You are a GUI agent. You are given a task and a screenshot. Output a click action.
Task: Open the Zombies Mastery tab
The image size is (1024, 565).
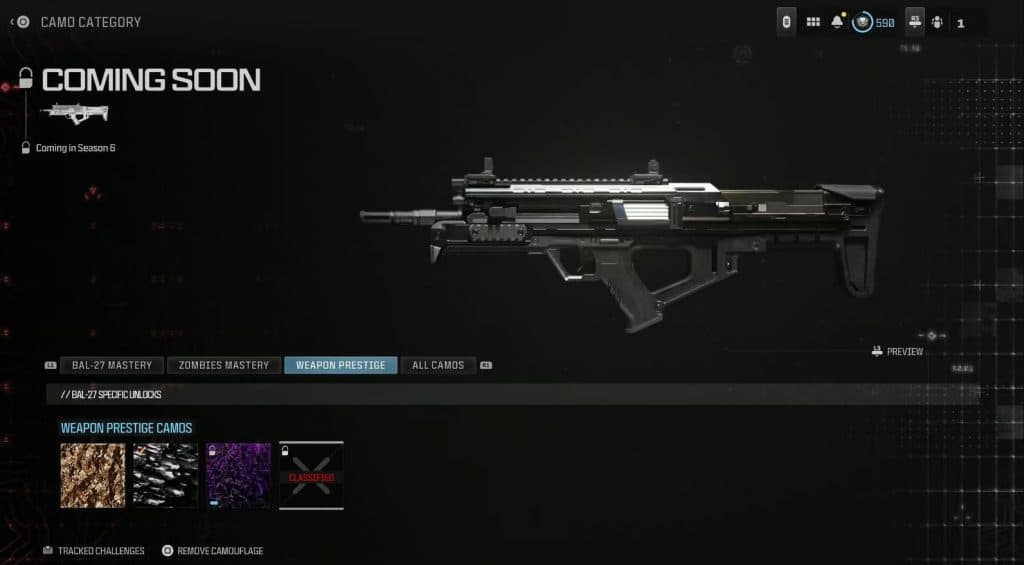[x=224, y=365]
